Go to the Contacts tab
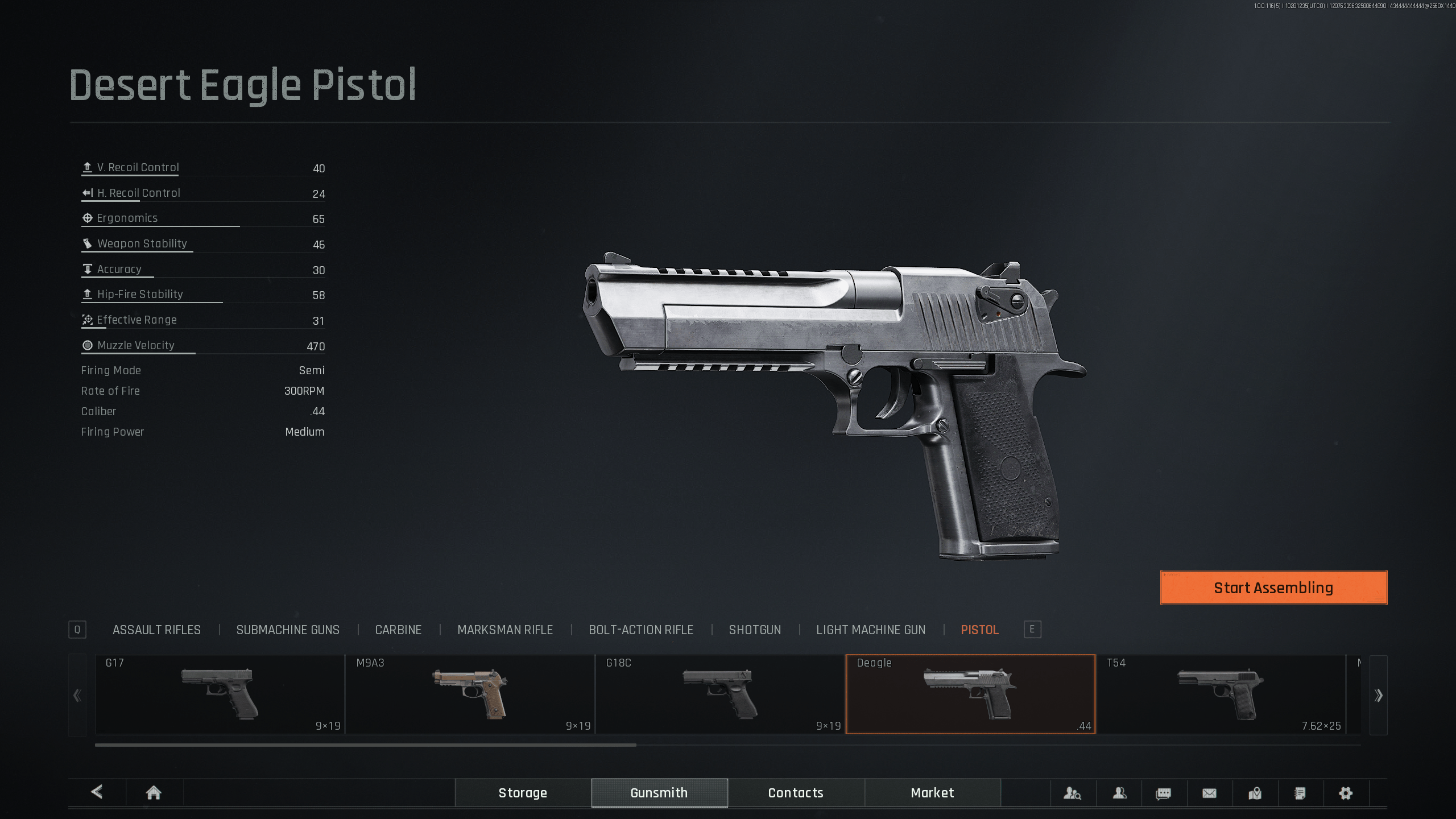Image resolution: width=1456 pixels, height=819 pixels. [x=796, y=793]
